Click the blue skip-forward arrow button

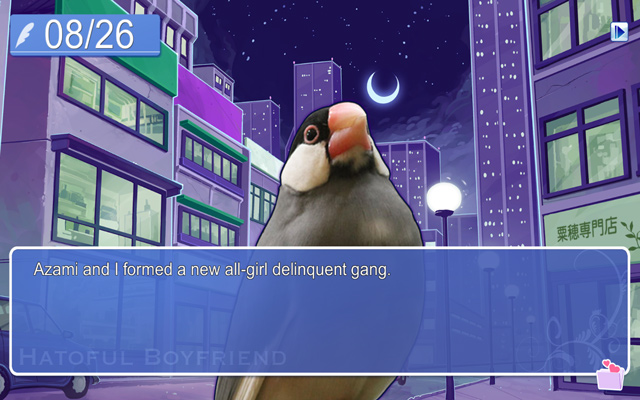(x=619, y=32)
